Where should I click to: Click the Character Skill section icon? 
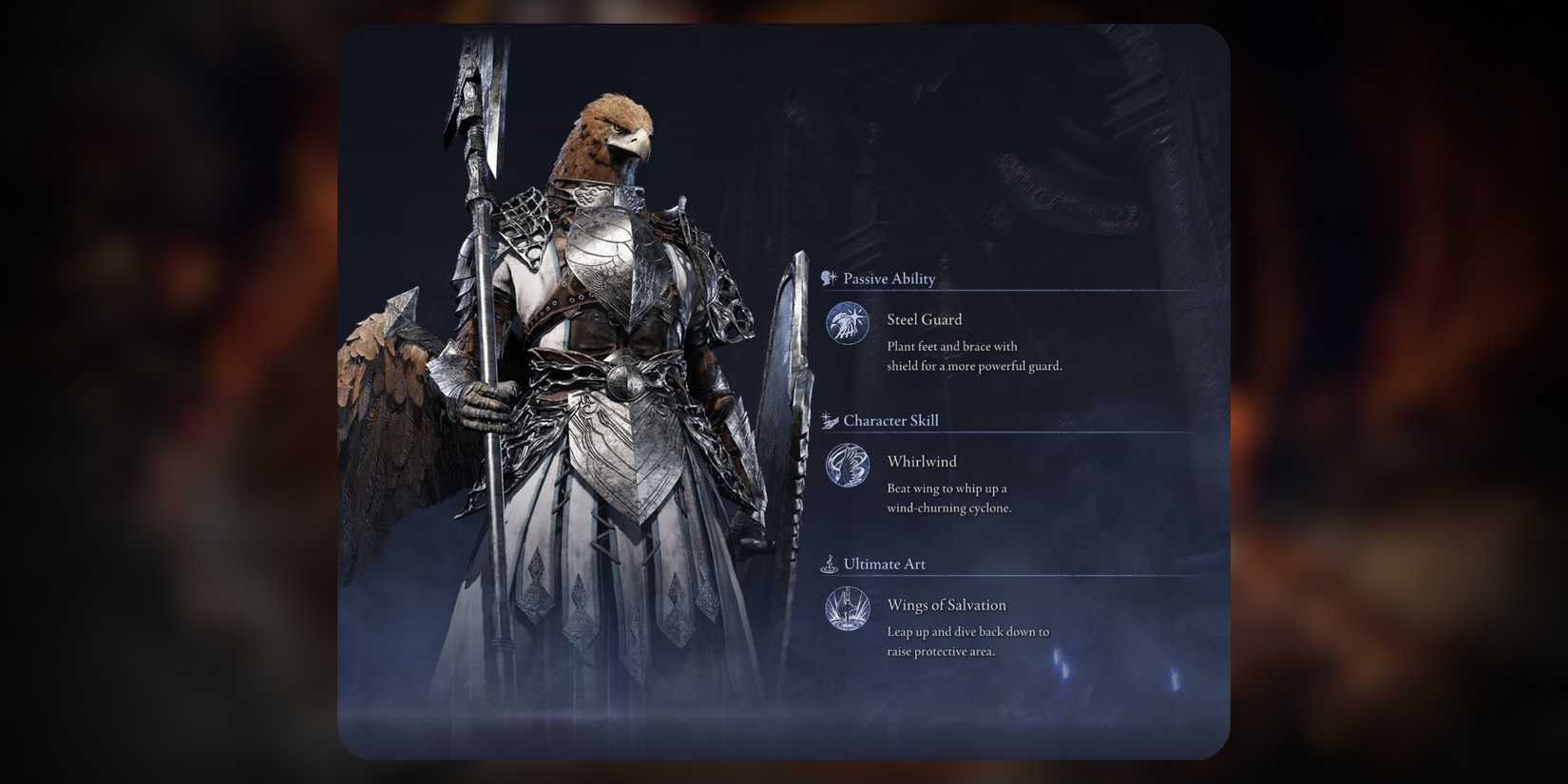pyautogui.click(x=831, y=419)
